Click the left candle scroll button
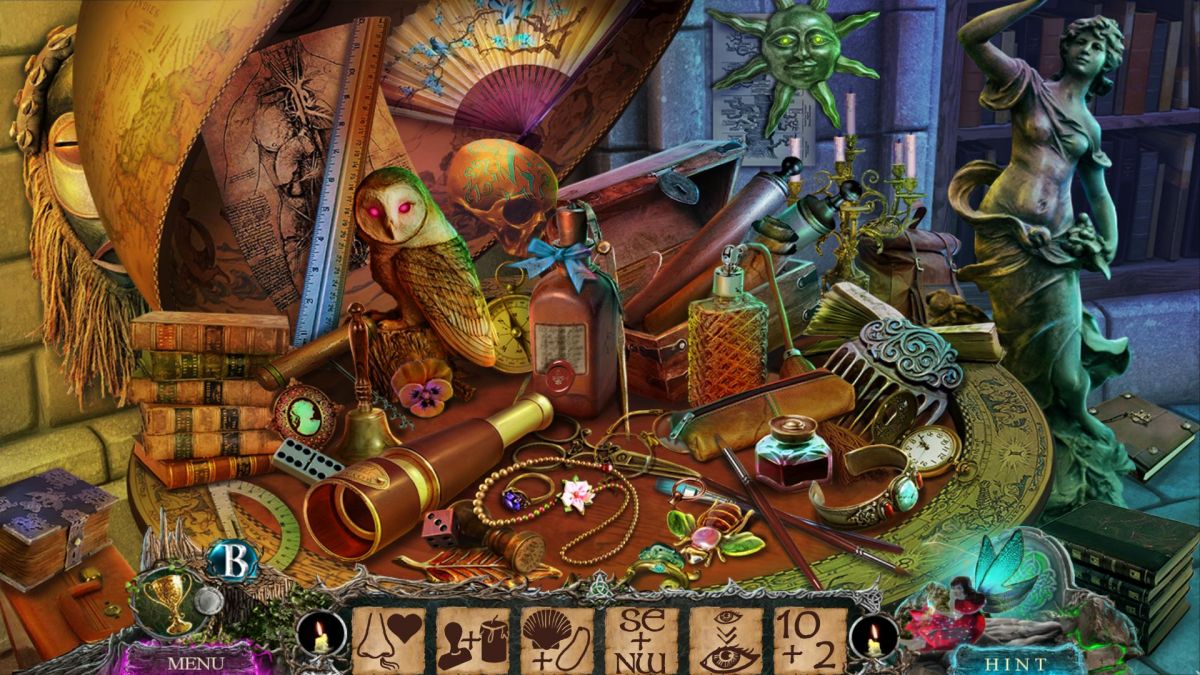Viewport: 1200px width, 675px height. point(321,636)
